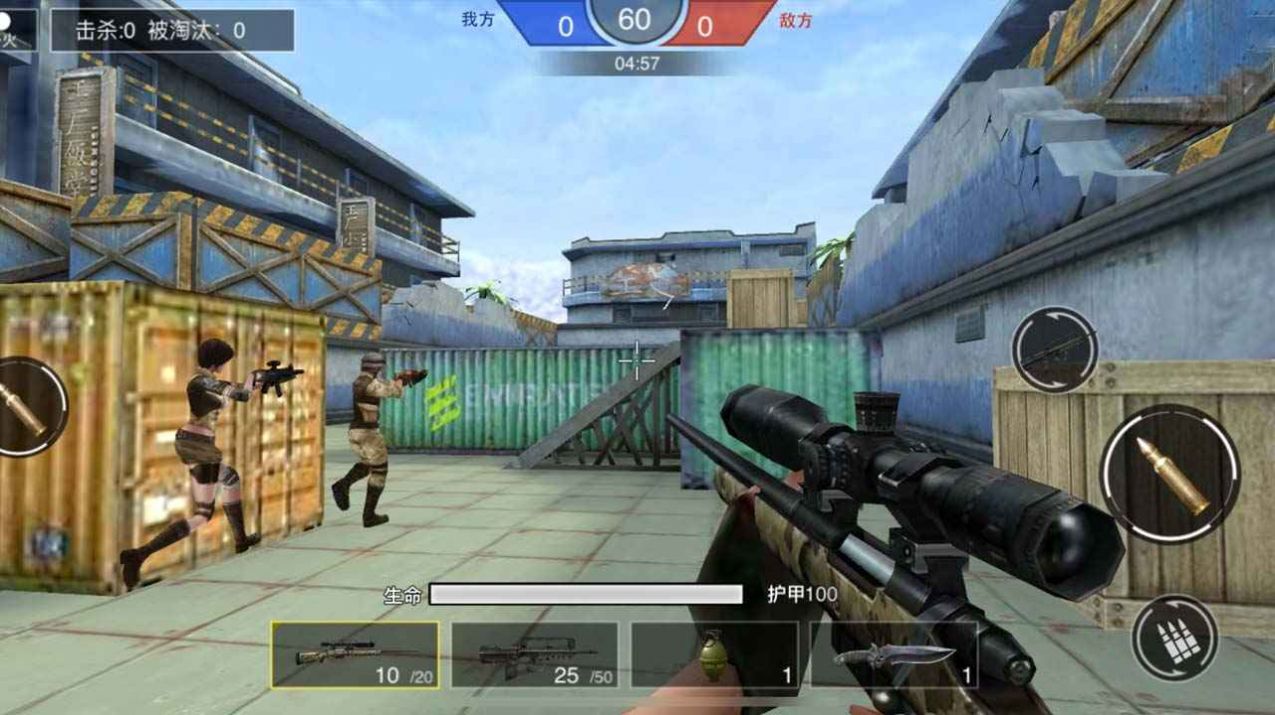Tap the large bullet fire button
The image size is (1275, 715).
pyautogui.click(x=1170, y=474)
